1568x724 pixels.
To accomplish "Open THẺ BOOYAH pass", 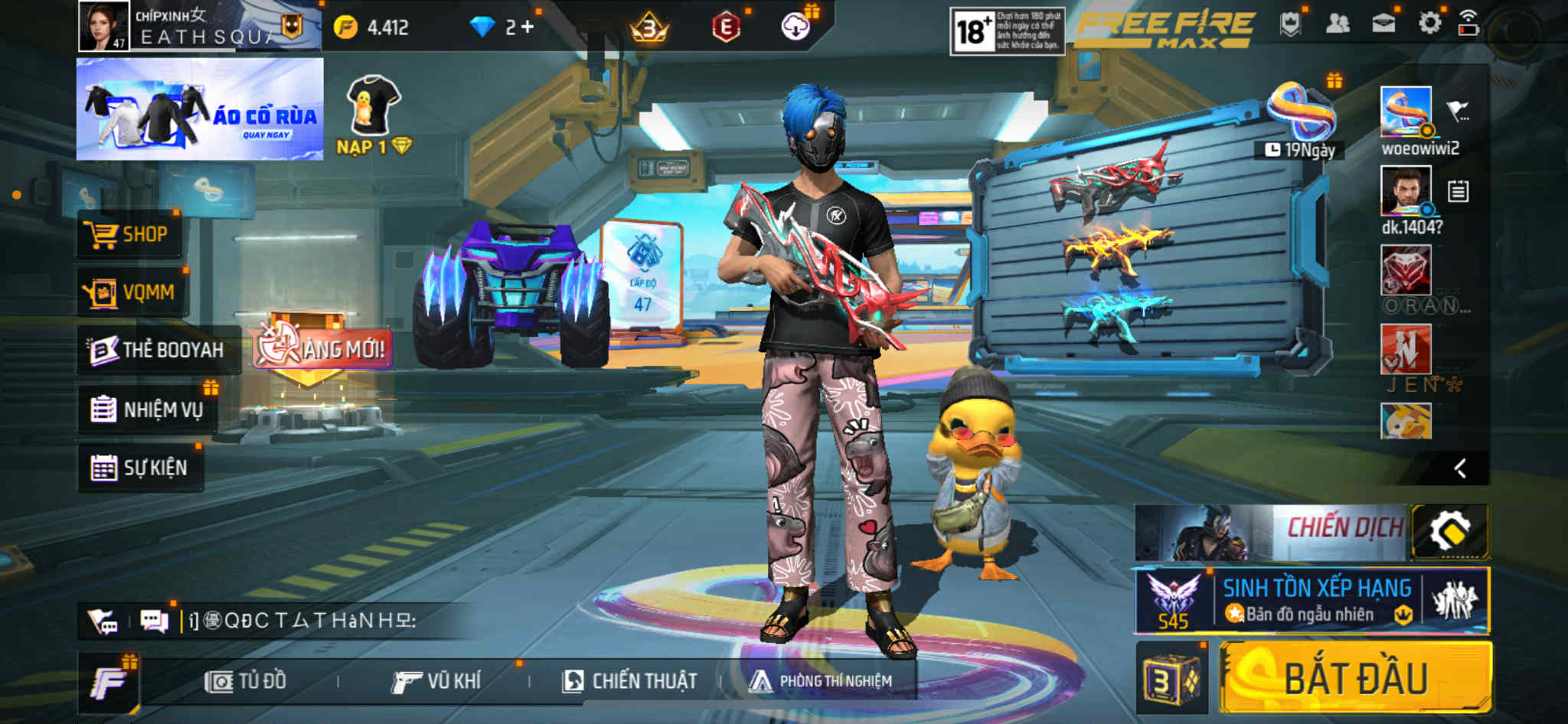I will point(157,351).
